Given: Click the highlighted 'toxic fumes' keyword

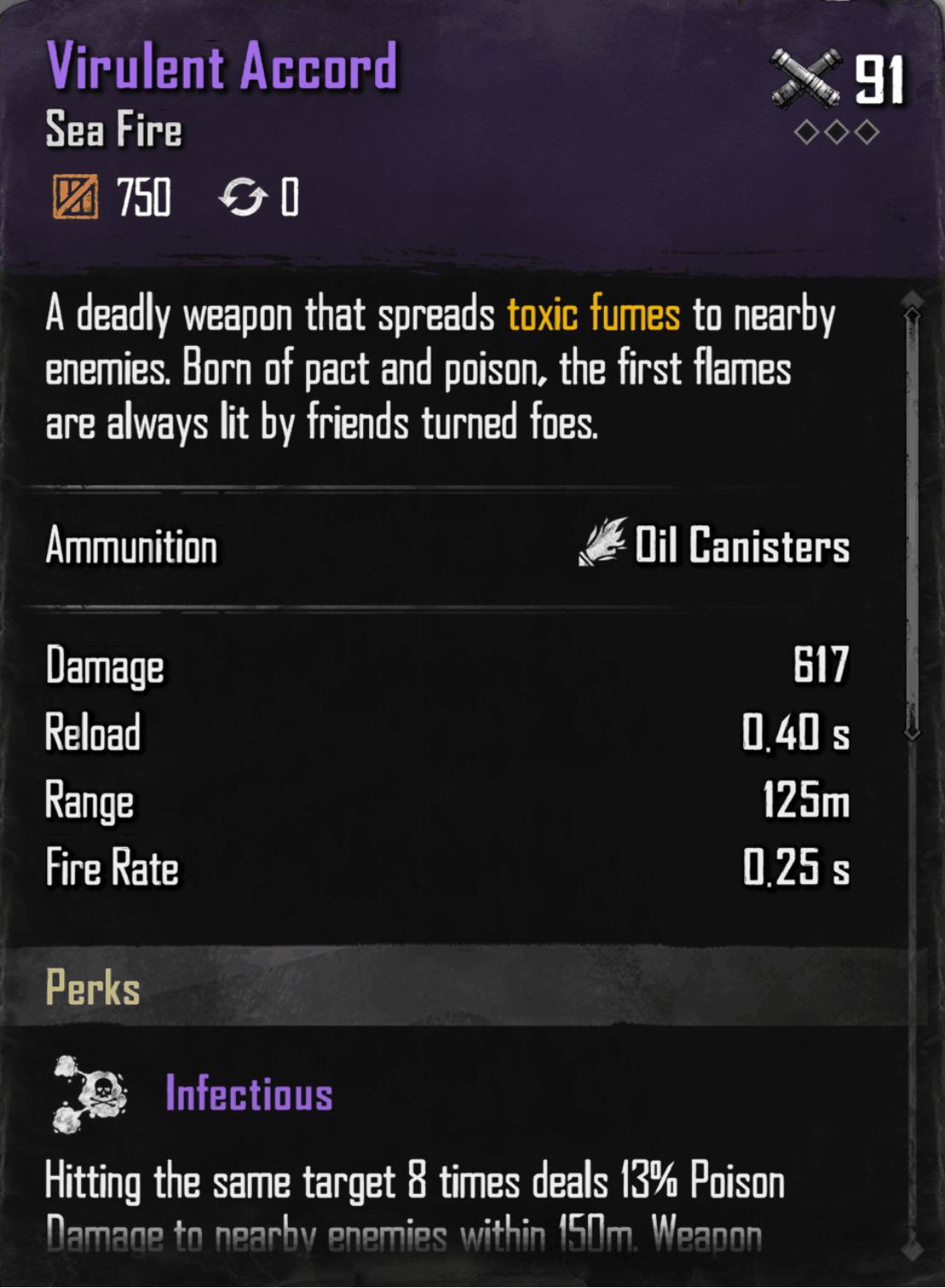Looking at the screenshot, I should 593,314.
